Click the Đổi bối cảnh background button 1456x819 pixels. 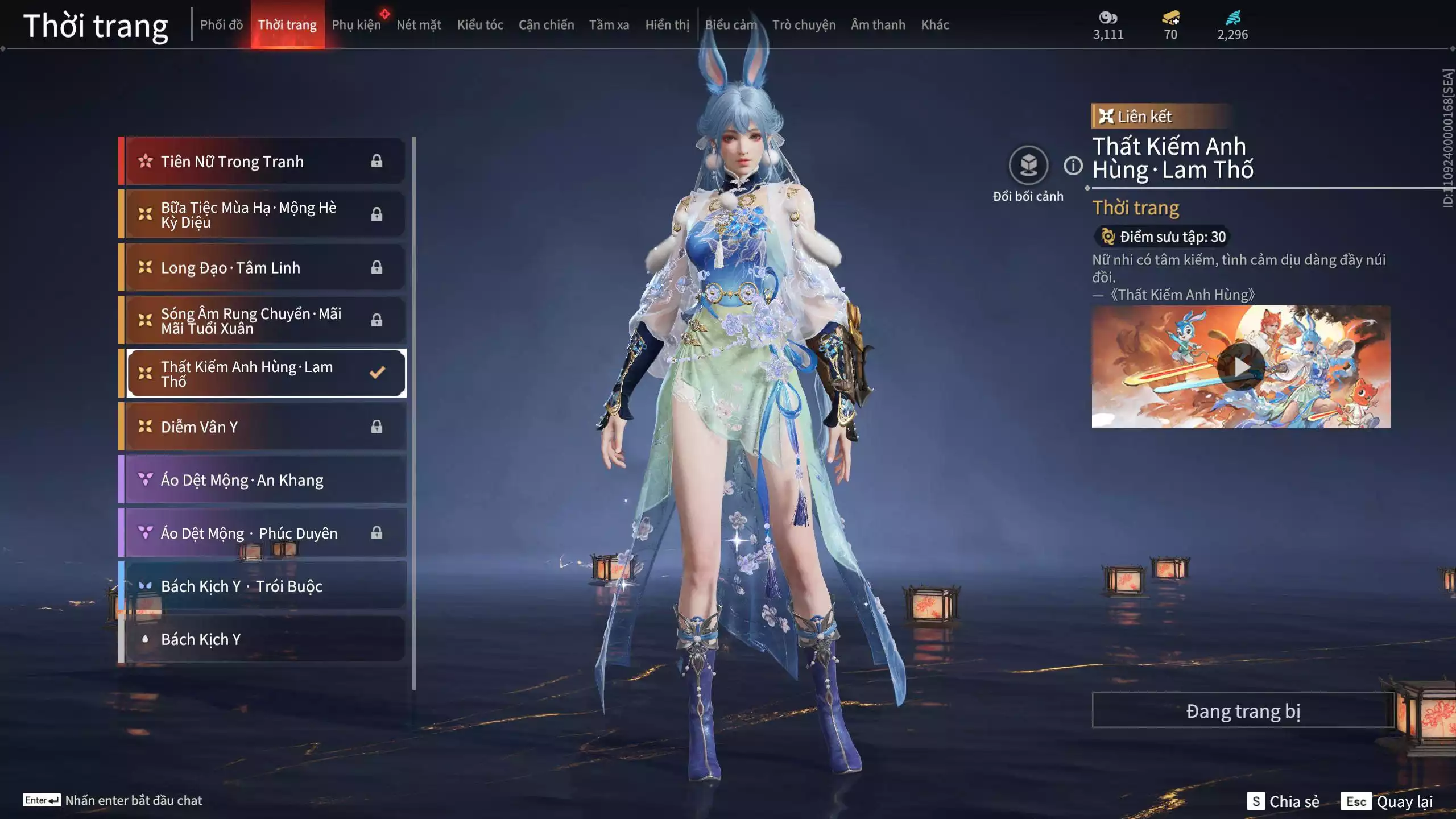coord(1028,166)
